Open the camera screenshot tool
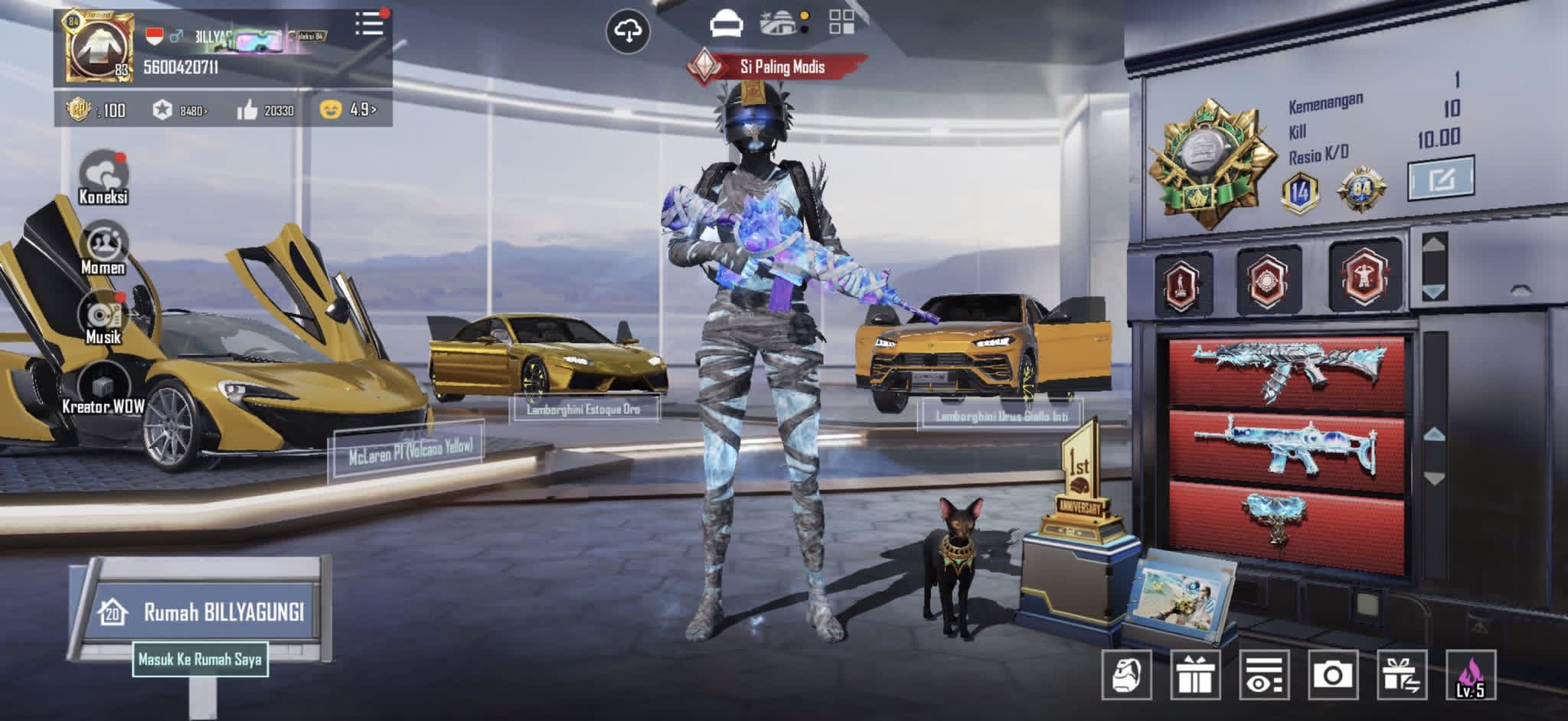 point(1333,675)
